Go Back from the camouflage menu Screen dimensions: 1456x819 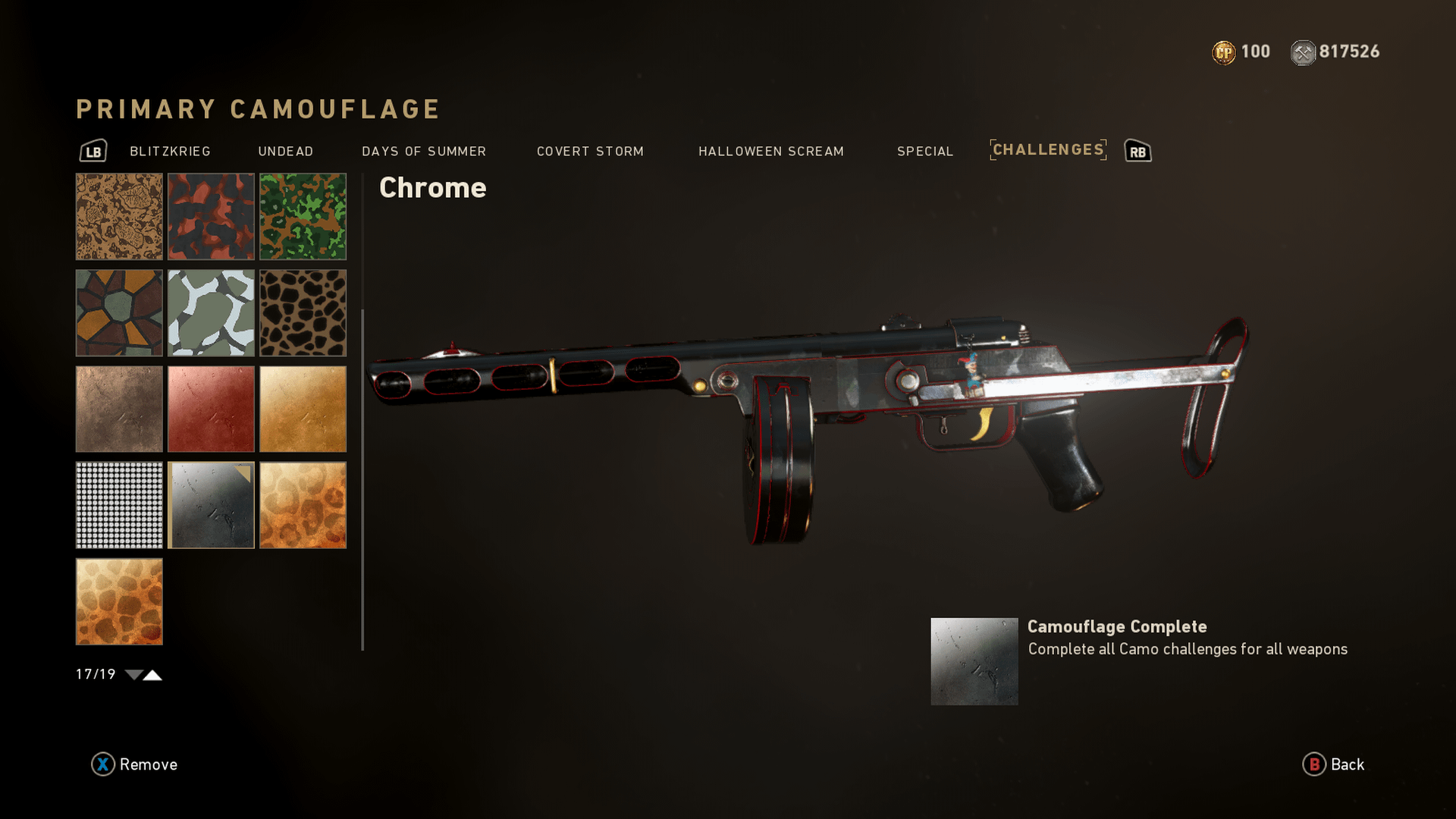(1334, 764)
